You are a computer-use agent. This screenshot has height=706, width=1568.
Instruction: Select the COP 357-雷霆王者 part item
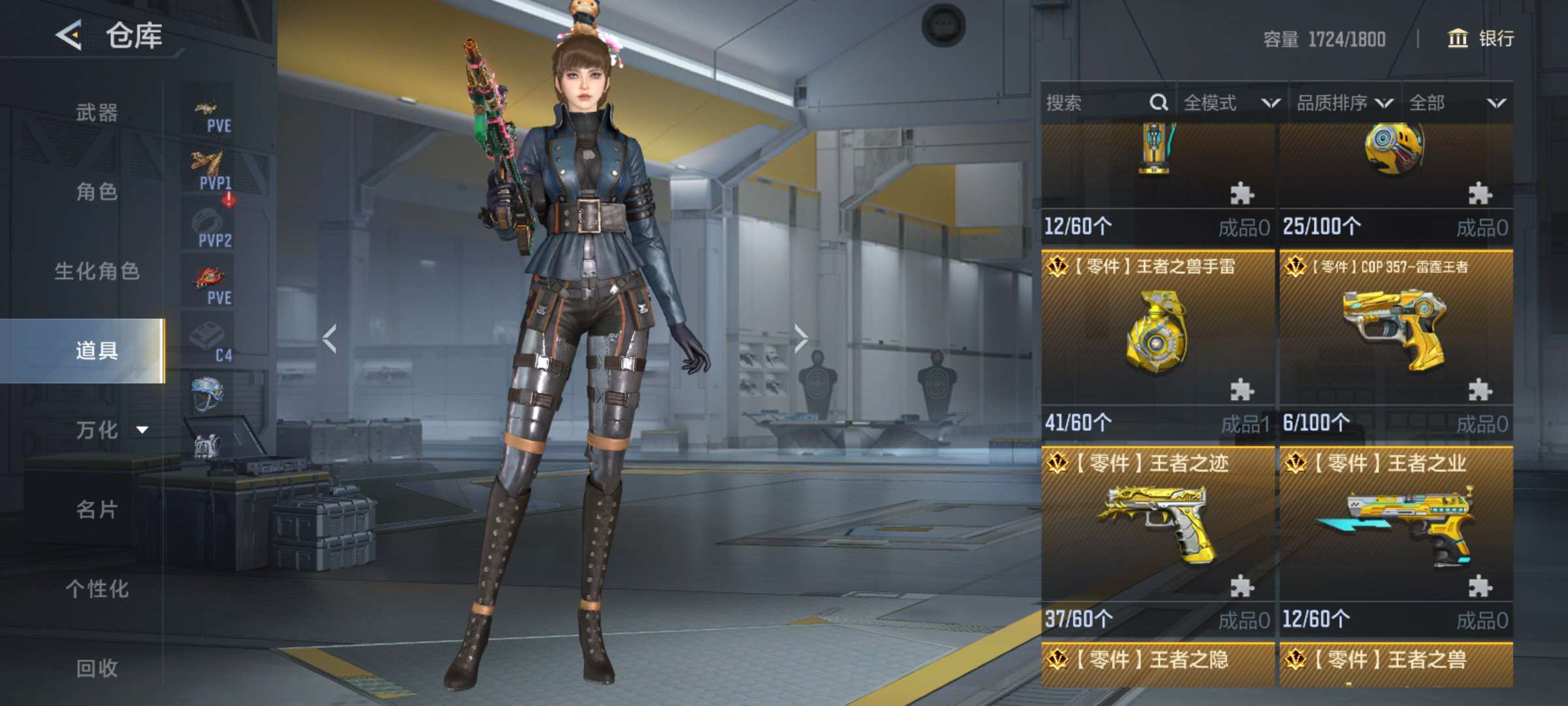[x=1396, y=333]
